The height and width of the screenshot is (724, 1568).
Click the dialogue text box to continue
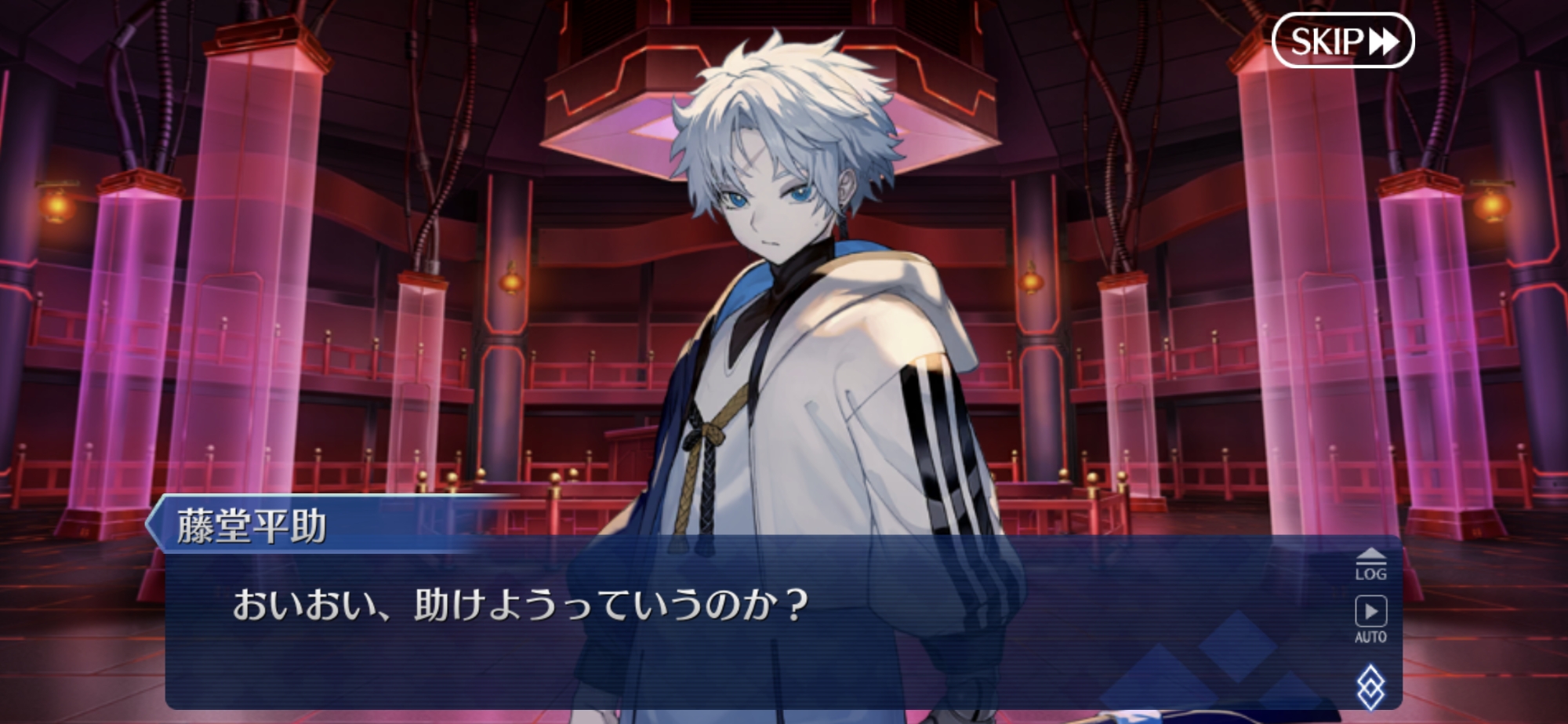tap(706, 628)
